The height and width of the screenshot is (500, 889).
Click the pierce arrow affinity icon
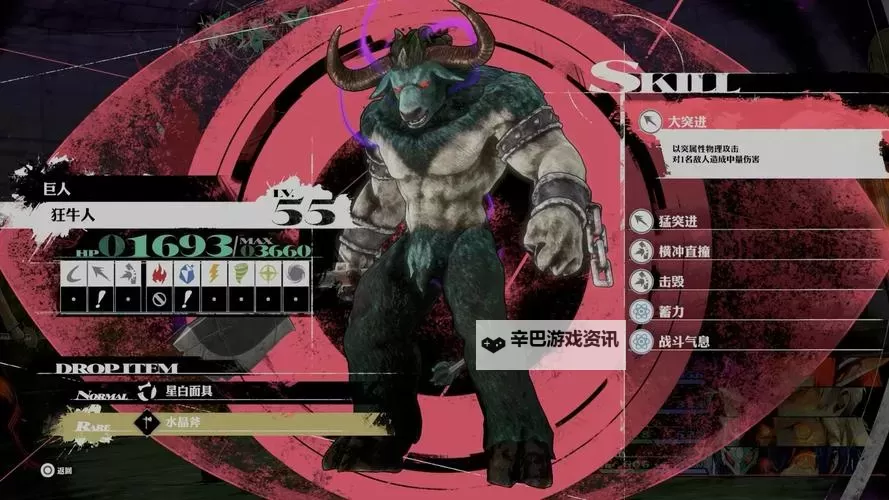(x=101, y=273)
